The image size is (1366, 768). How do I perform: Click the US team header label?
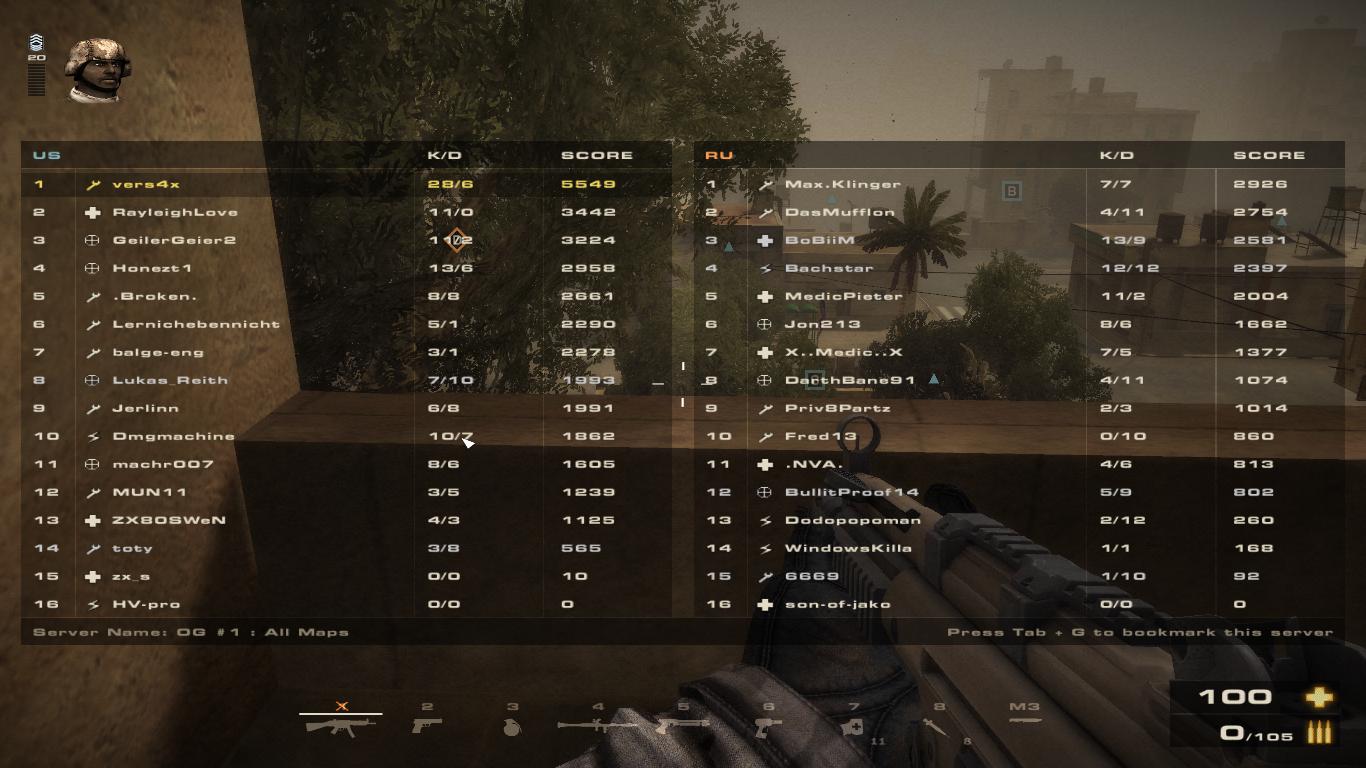click(x=47, y=155)
